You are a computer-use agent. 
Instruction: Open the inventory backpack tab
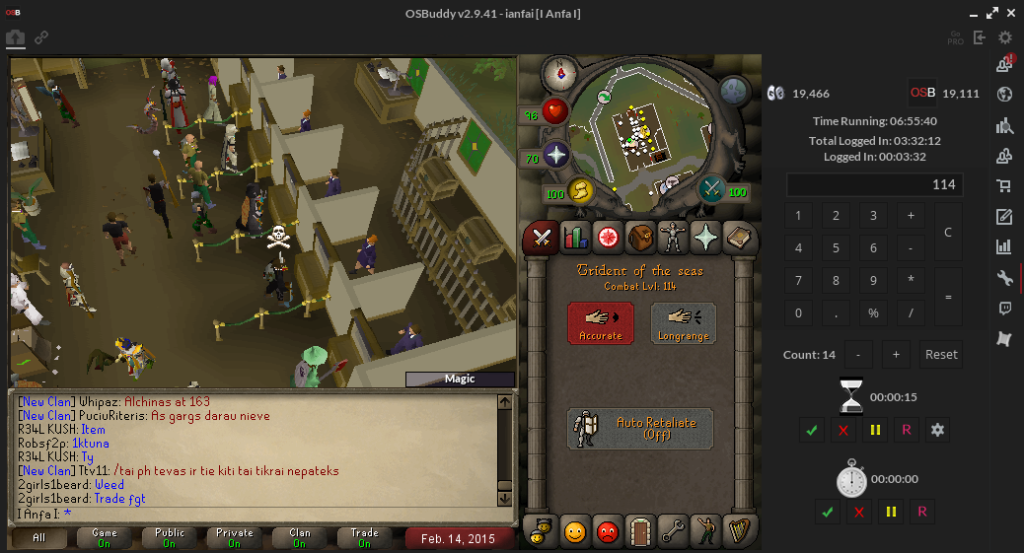pos(640,237)
